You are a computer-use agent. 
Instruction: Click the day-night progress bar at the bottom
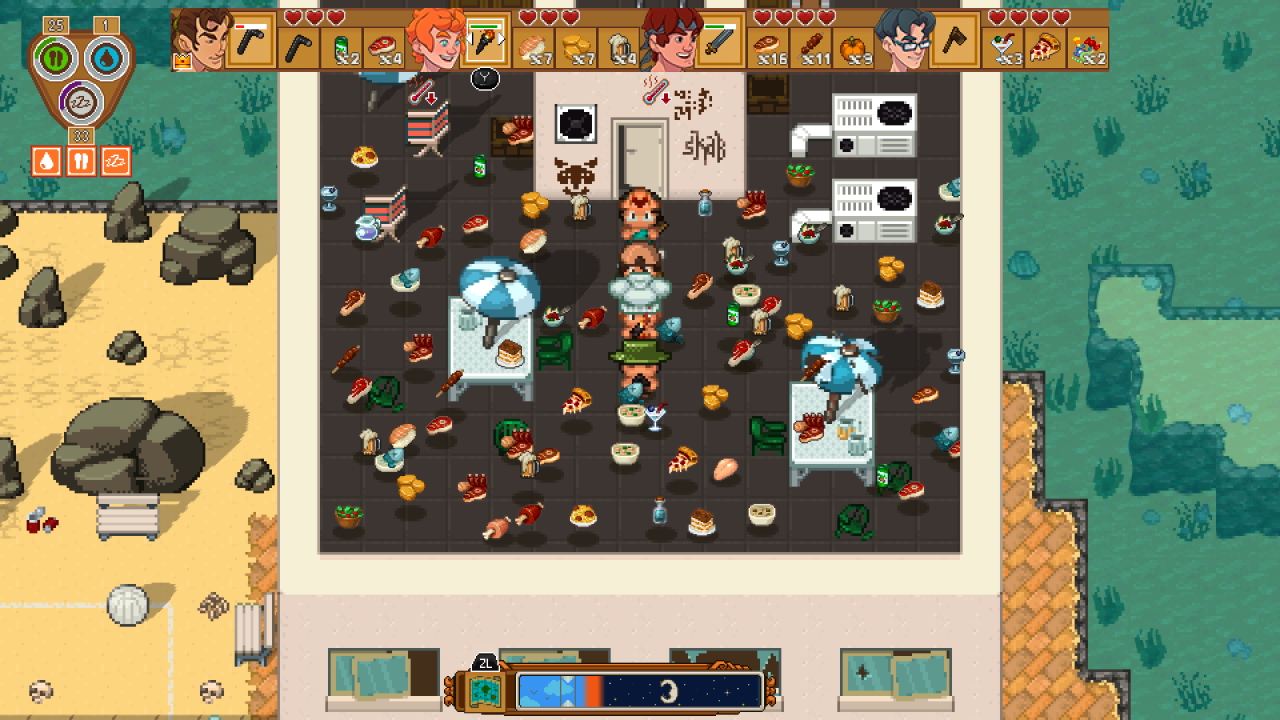[640, 690]
